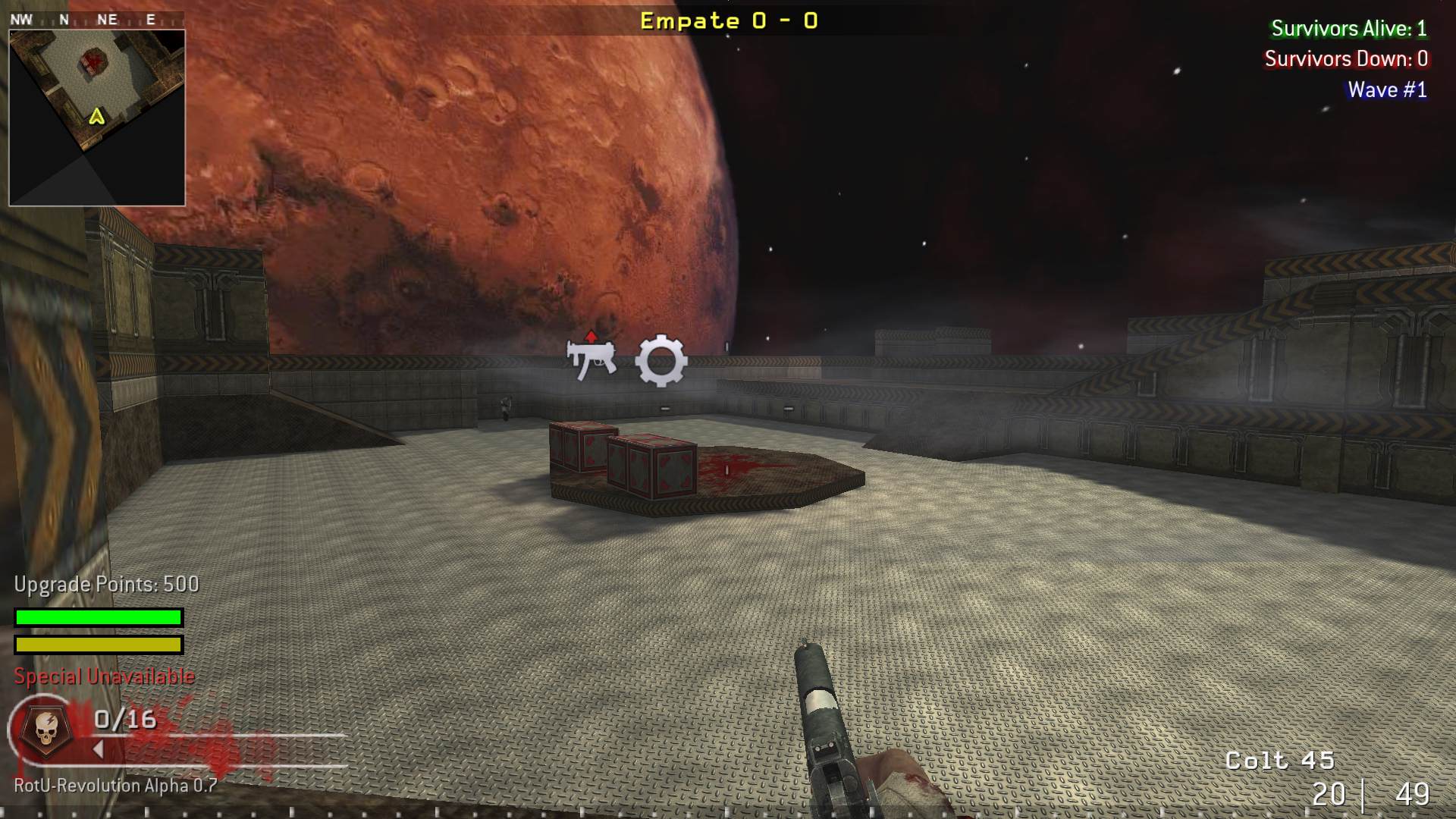Image resolution: width=1456 pixels, height=819 pixels.
Task: Toggle the Survivors Down counter
Action: (1347, 59)
